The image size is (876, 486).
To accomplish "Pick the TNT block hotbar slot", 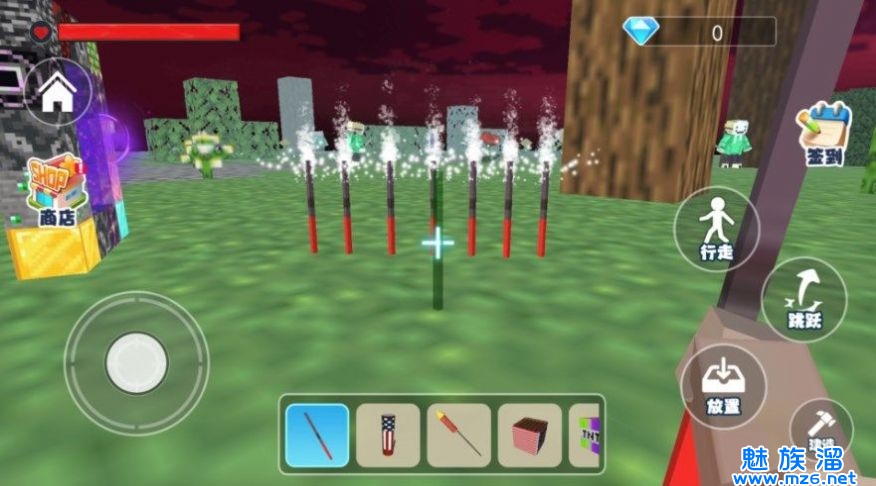I will click(586, 435).
